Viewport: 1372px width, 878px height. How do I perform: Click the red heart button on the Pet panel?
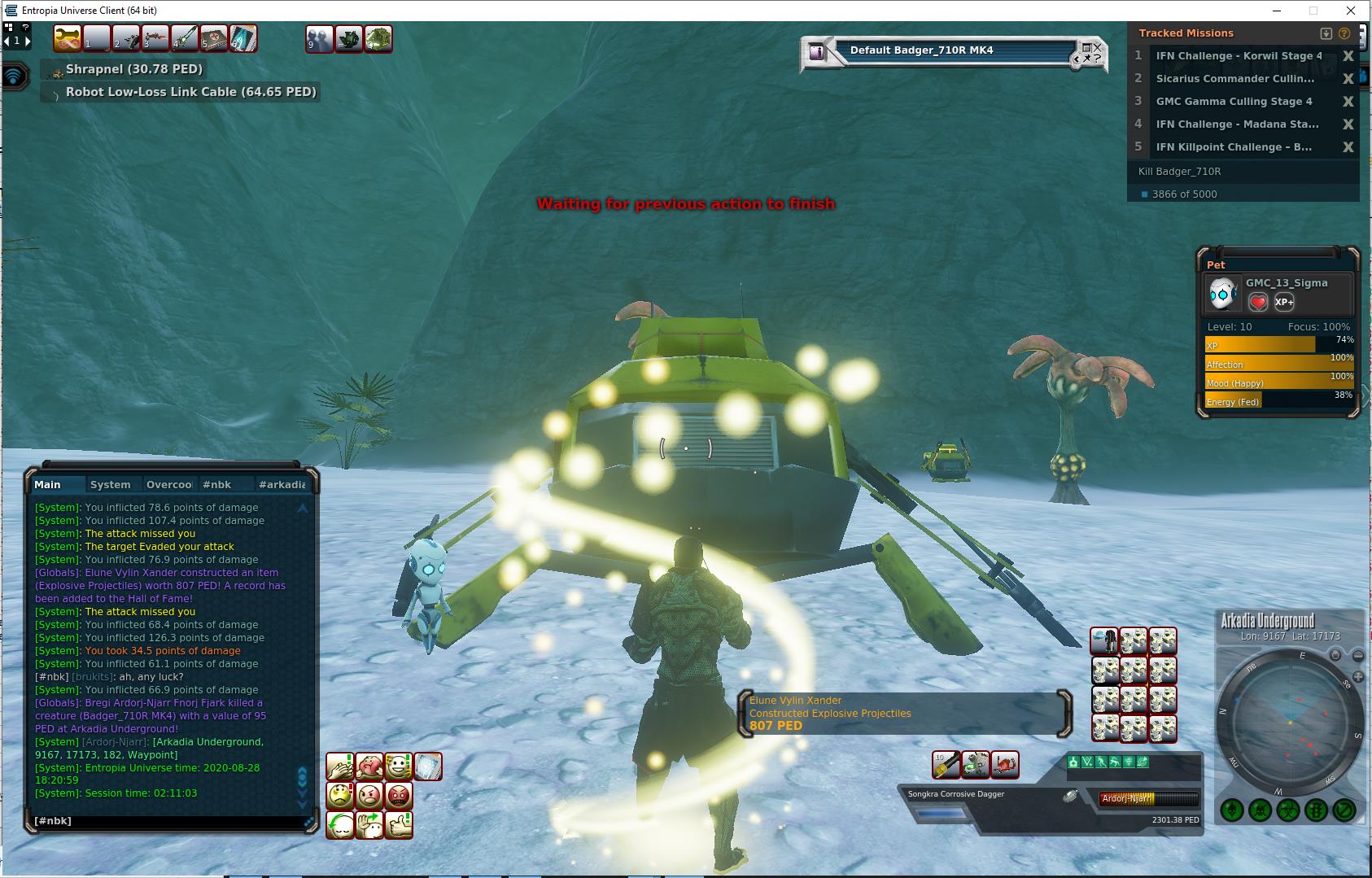1258,302
